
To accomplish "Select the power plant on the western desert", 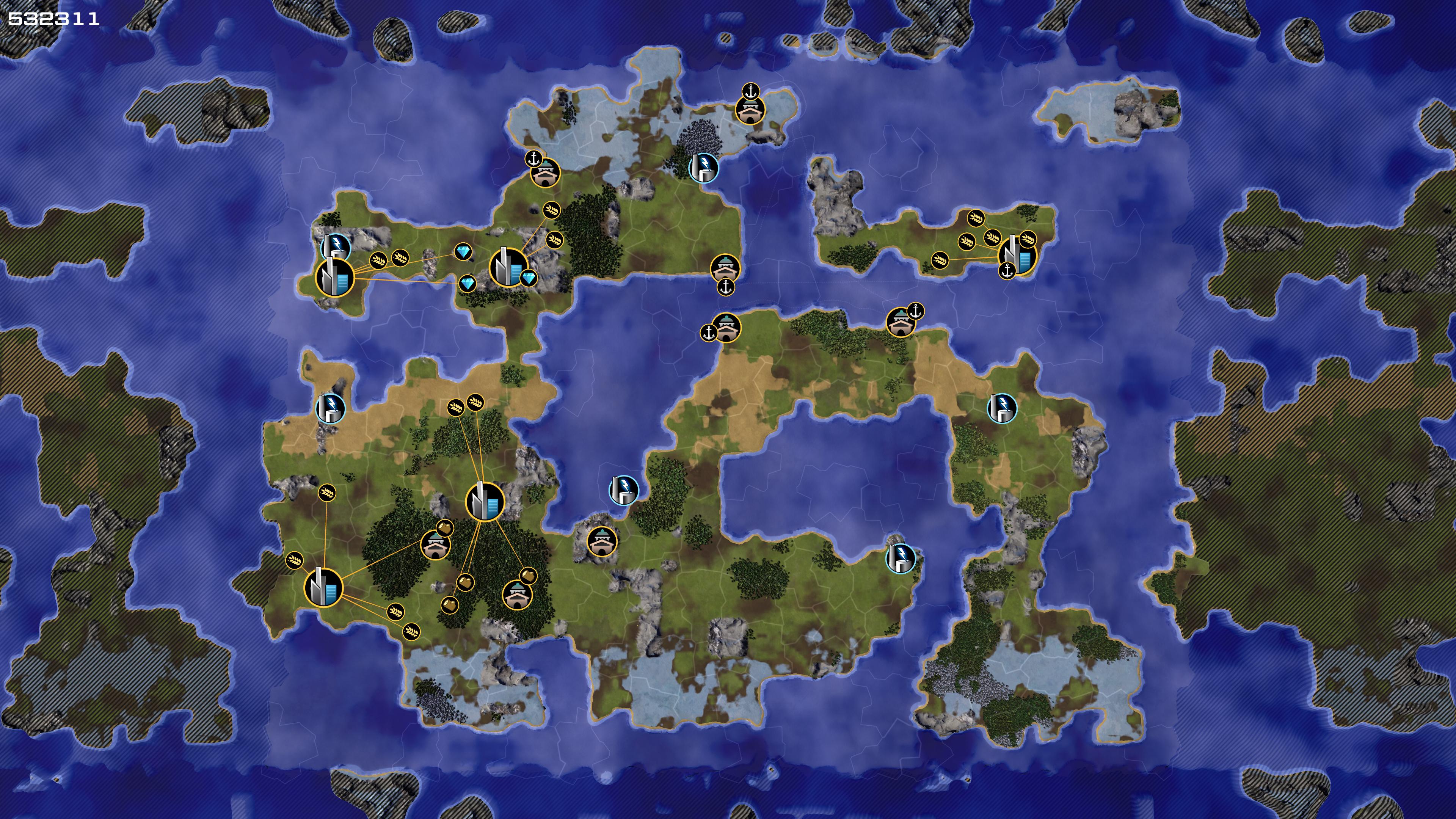I will tap(330, 407).
